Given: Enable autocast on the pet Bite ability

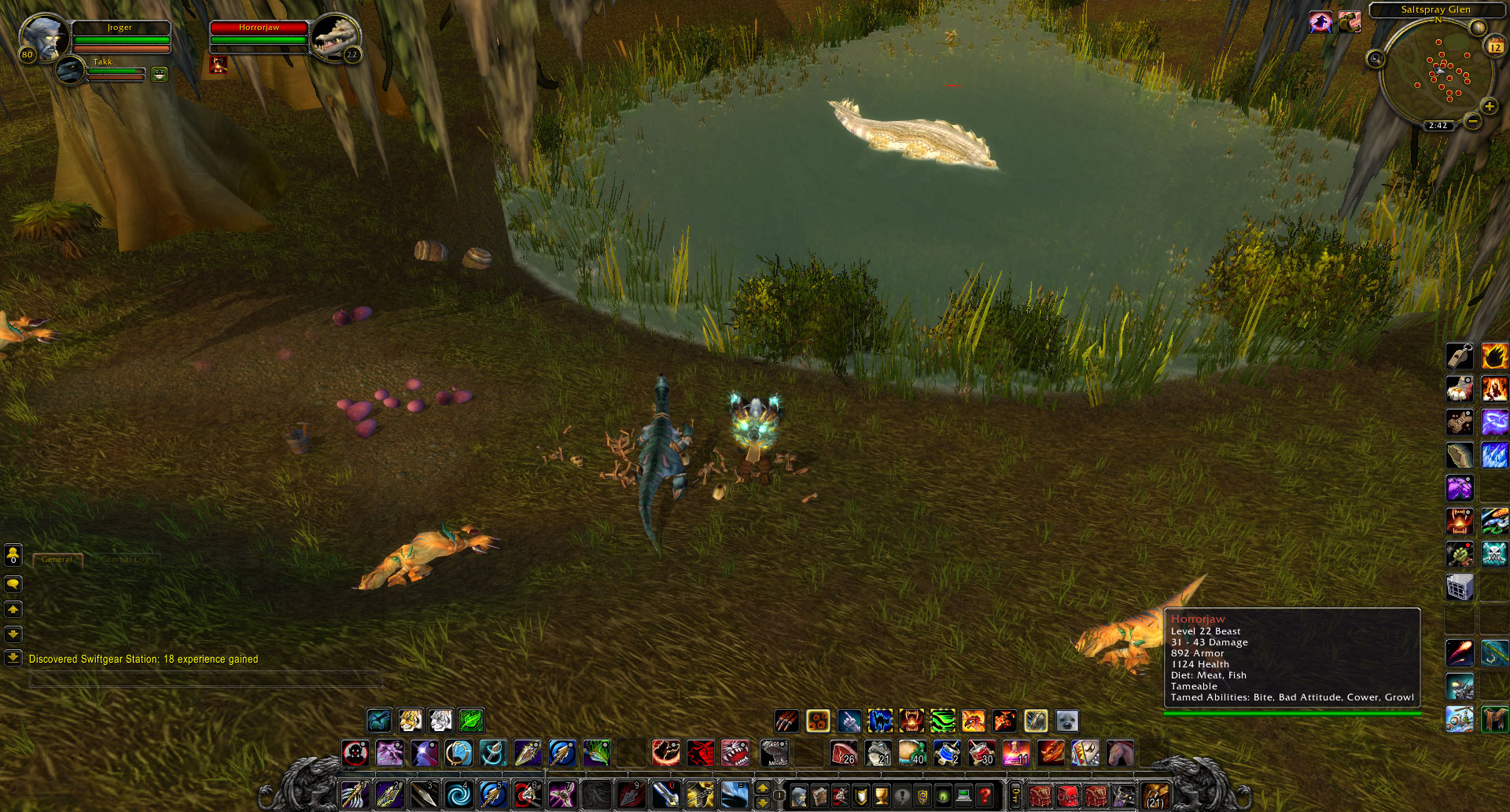Looking at the screenshot, I should (911, 720).
